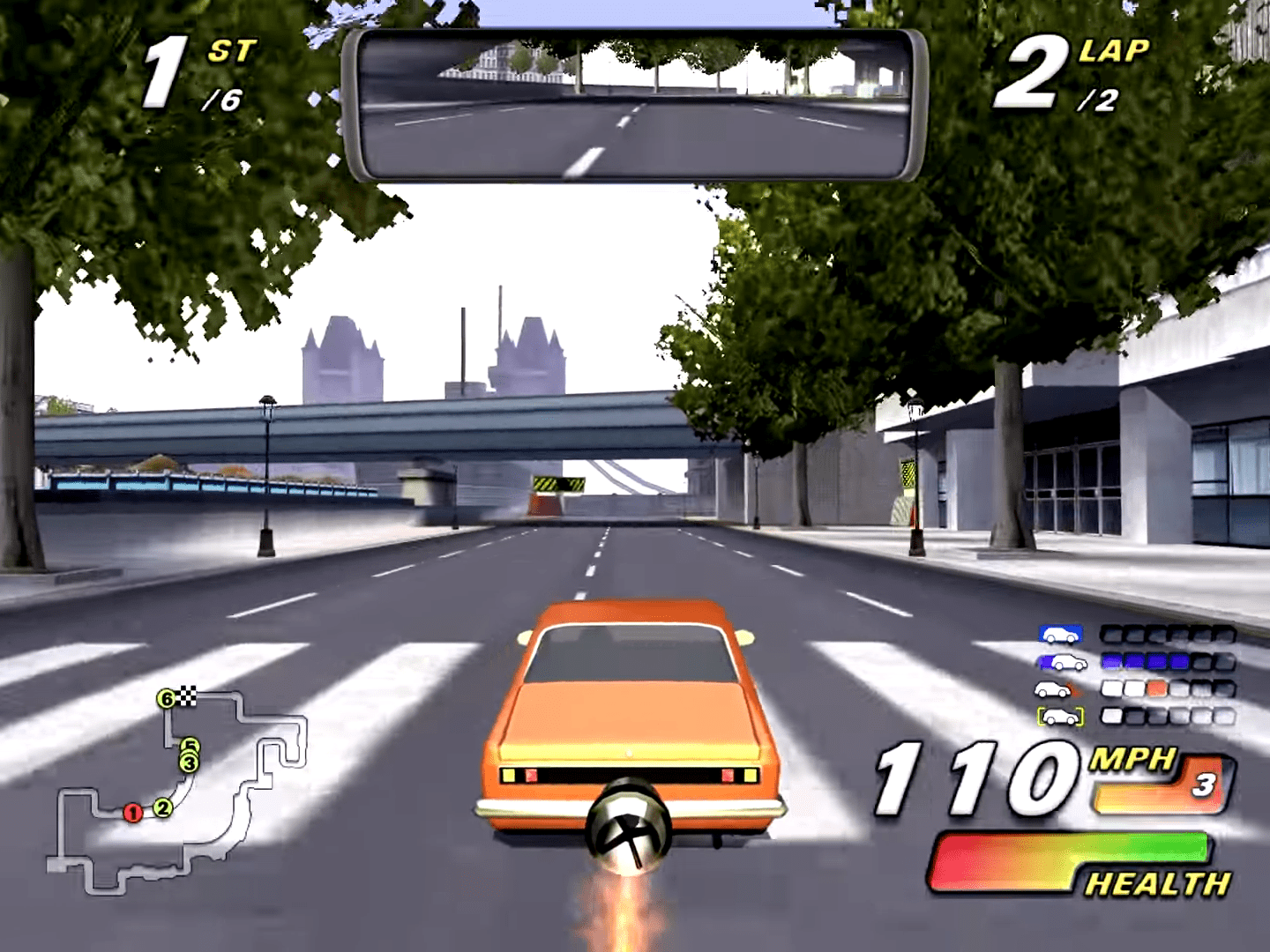
Task: Select the number 6 racer marker
Action: [x=165, y=700]
